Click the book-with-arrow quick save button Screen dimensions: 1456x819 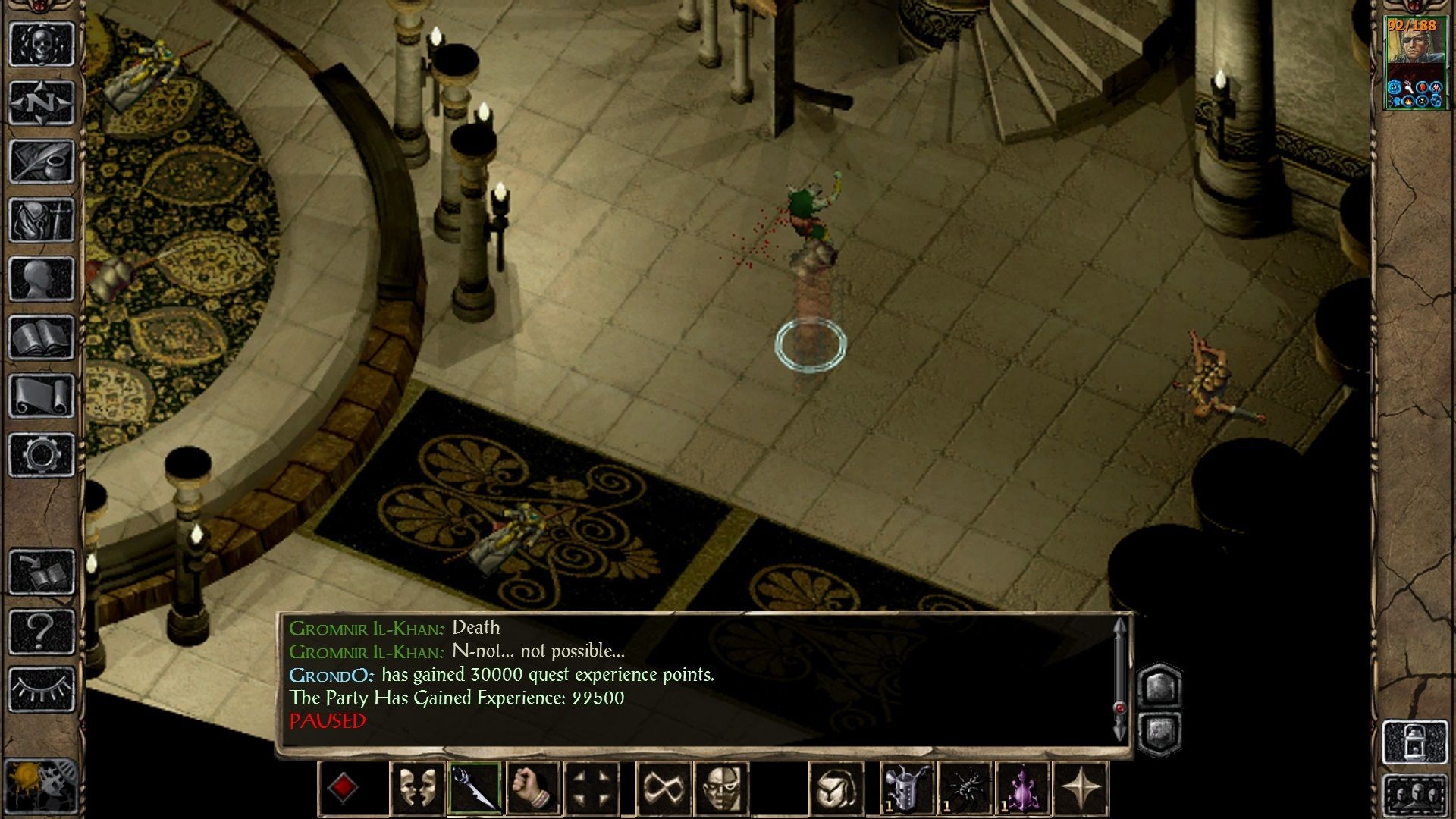click(x=42, y=572)
